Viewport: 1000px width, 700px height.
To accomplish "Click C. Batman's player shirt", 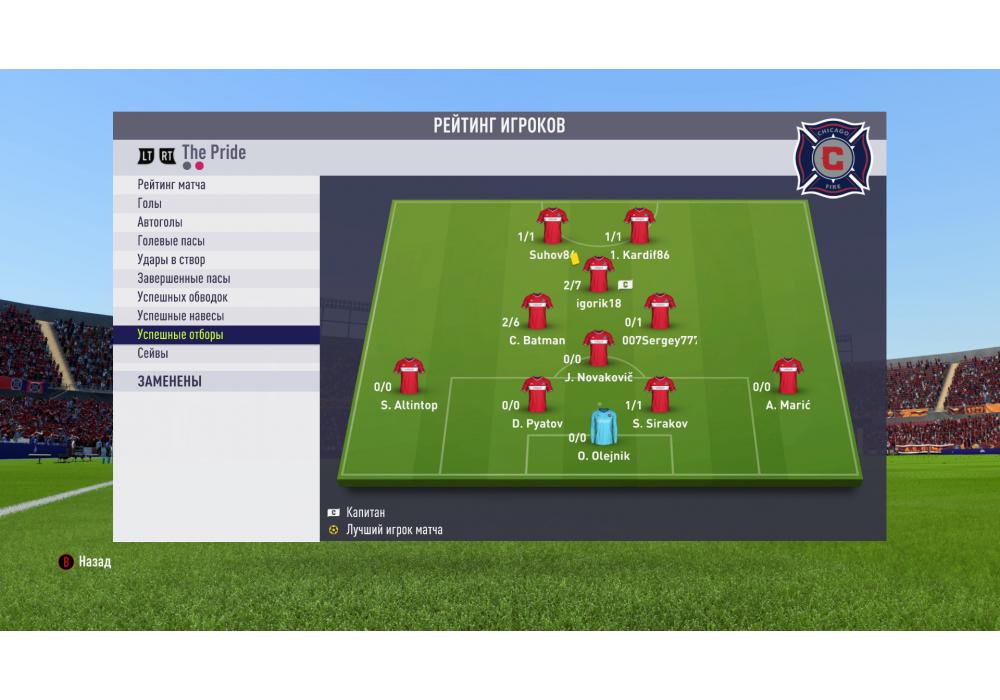I will pos(537,312).
